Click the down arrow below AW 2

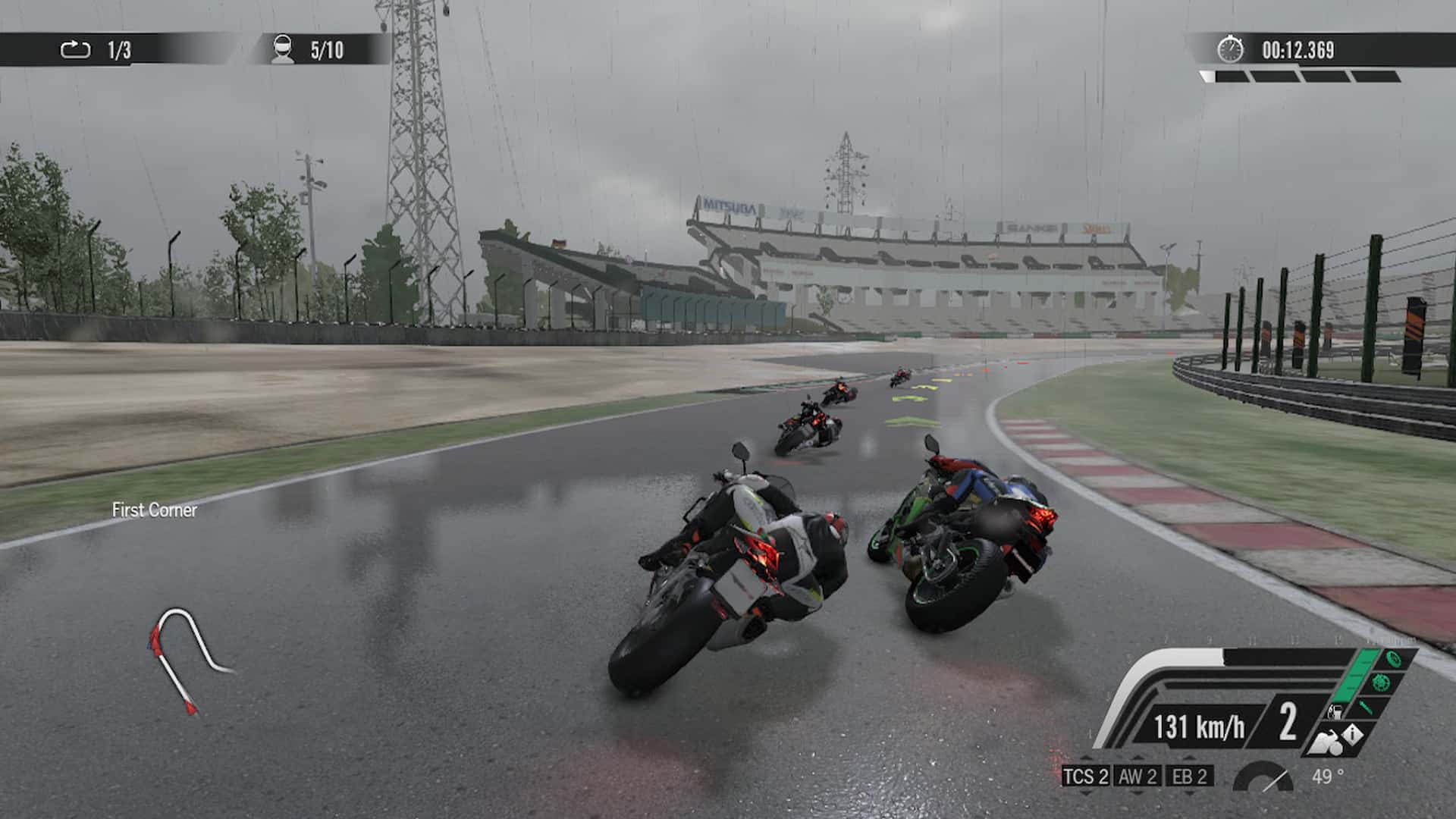pyautogui.click(x=1137, y=793)
